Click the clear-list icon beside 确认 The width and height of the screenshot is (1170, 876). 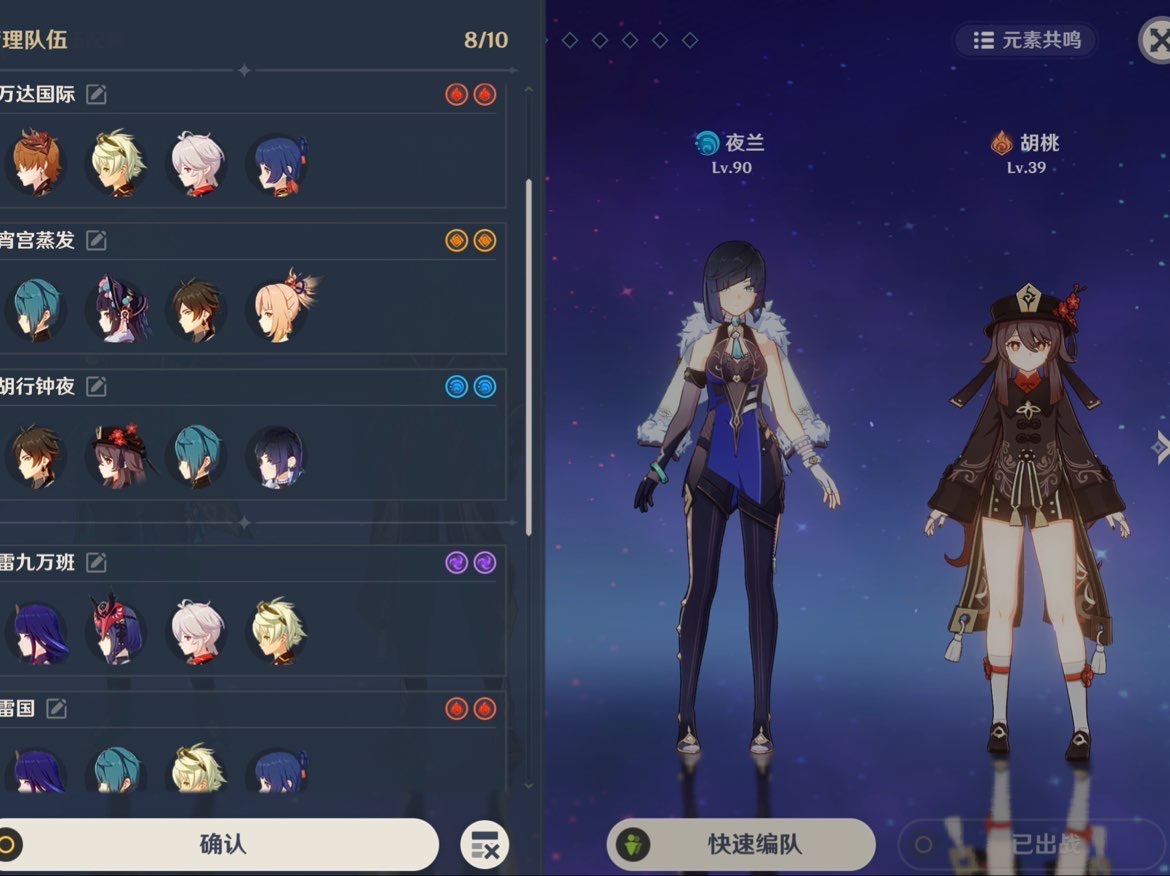tap(485, 845)
